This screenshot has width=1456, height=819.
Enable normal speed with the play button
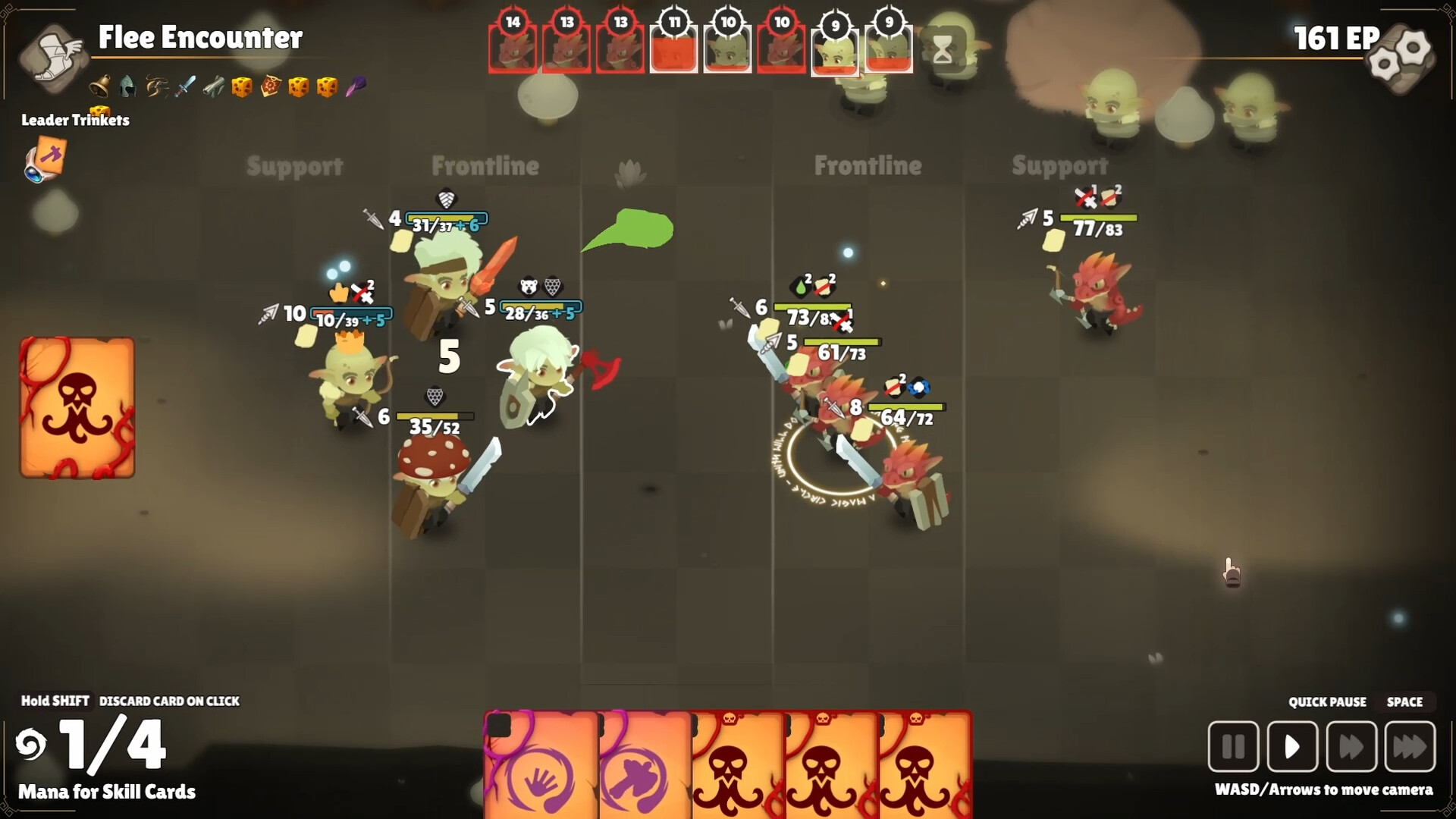point(1293,747)
